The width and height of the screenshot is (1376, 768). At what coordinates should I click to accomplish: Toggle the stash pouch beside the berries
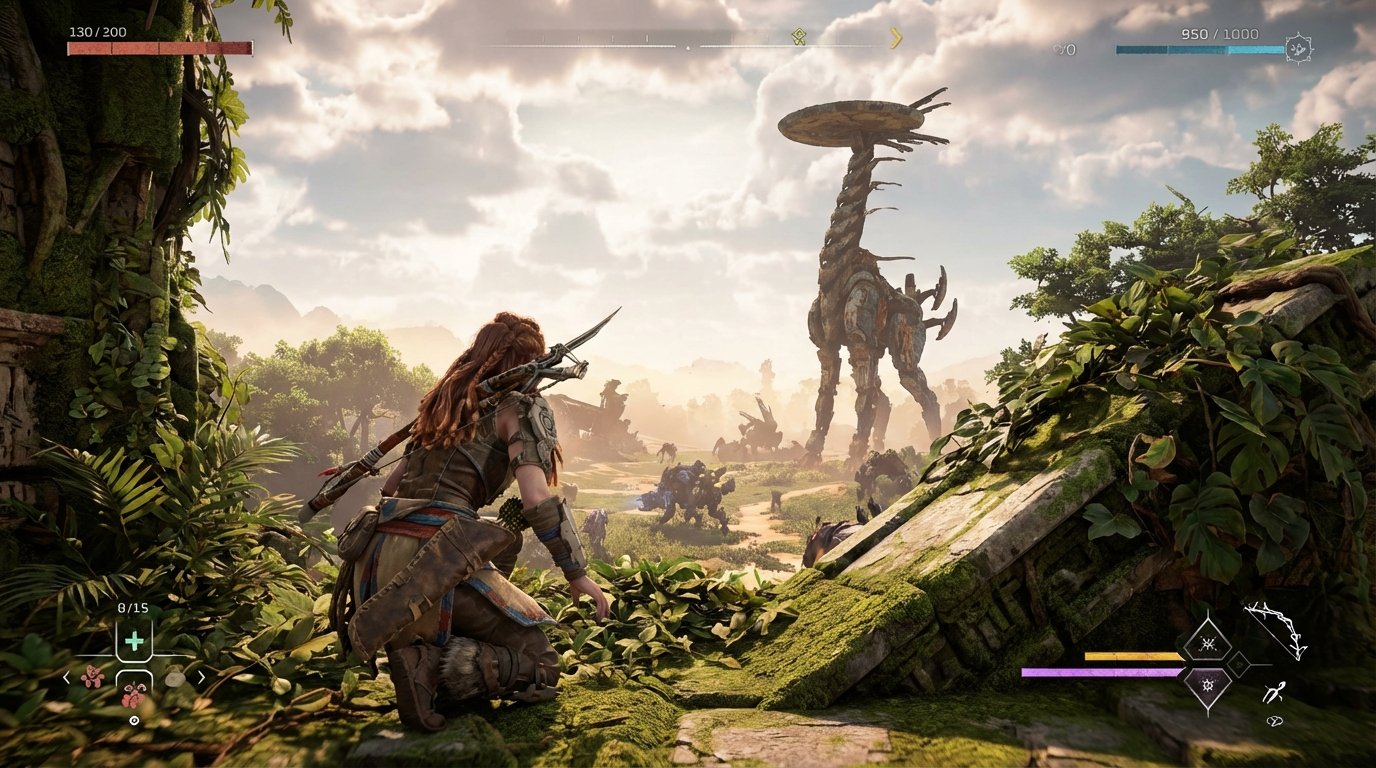(176, 678)
